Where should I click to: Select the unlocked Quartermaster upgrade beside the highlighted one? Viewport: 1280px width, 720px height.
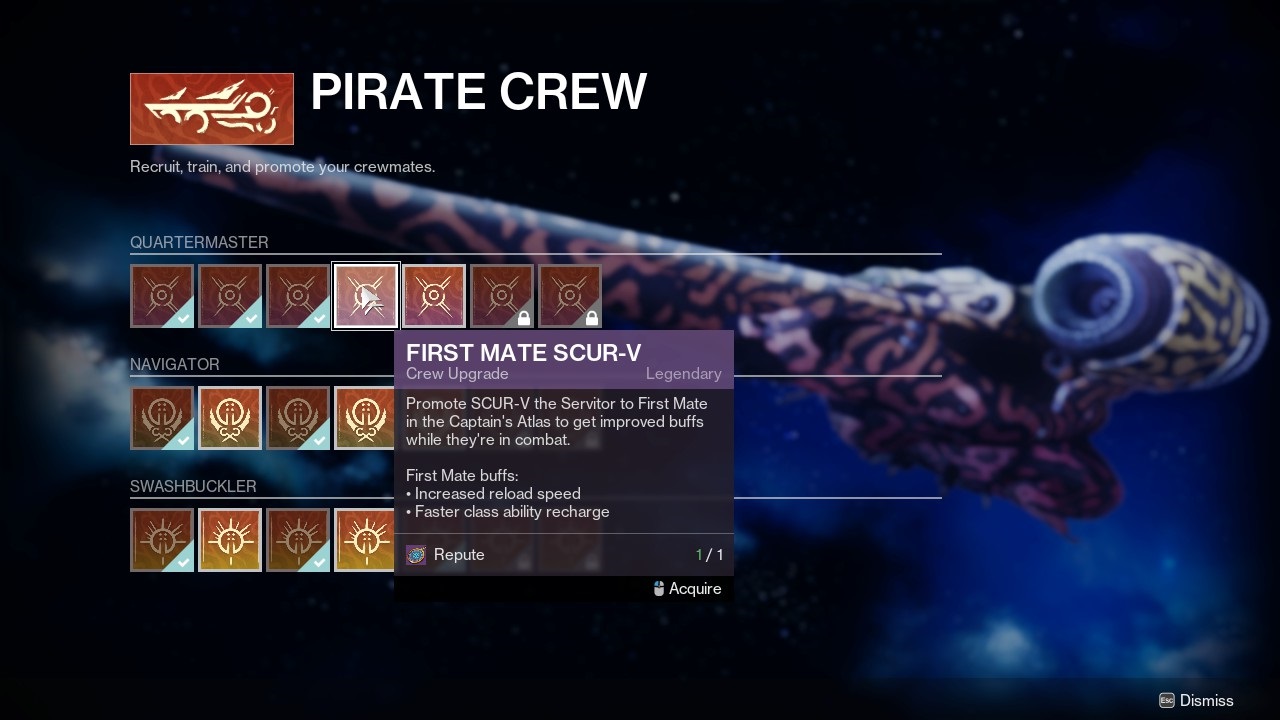434,296
